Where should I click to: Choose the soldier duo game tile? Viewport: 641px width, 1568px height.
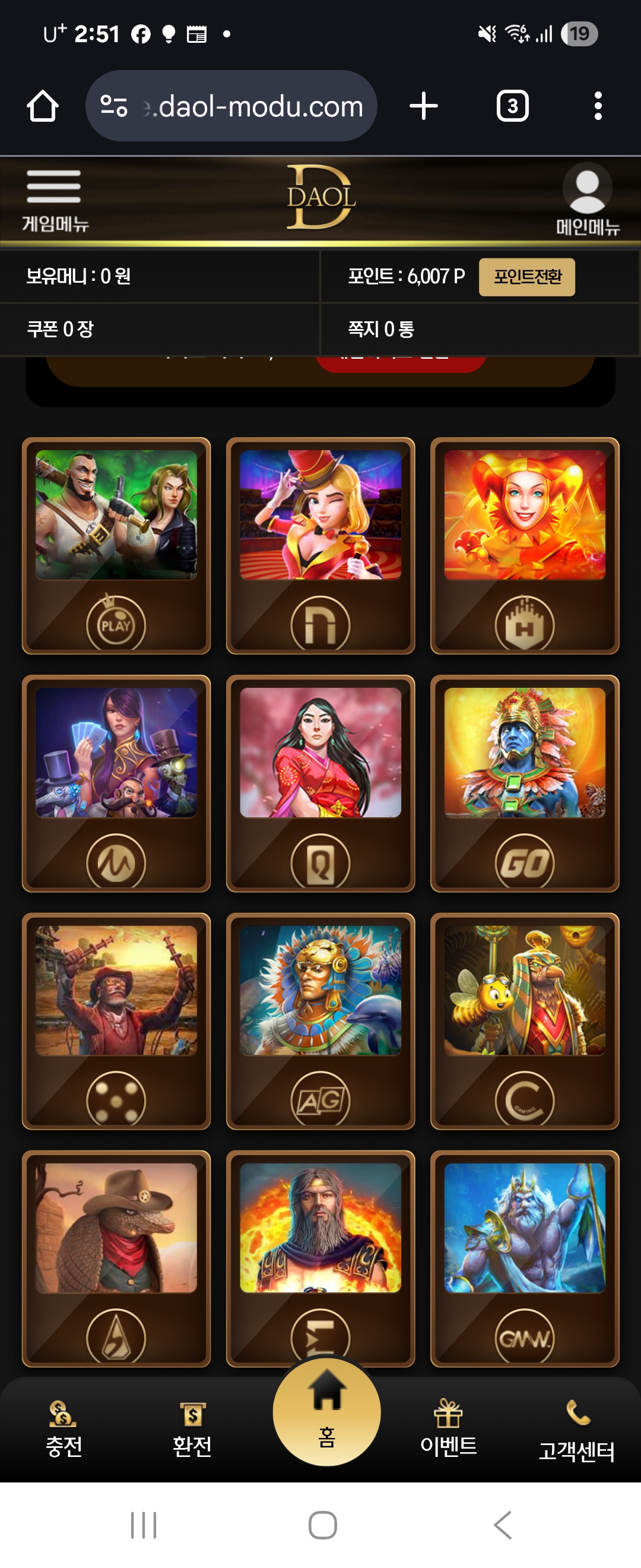pos(116,545)
